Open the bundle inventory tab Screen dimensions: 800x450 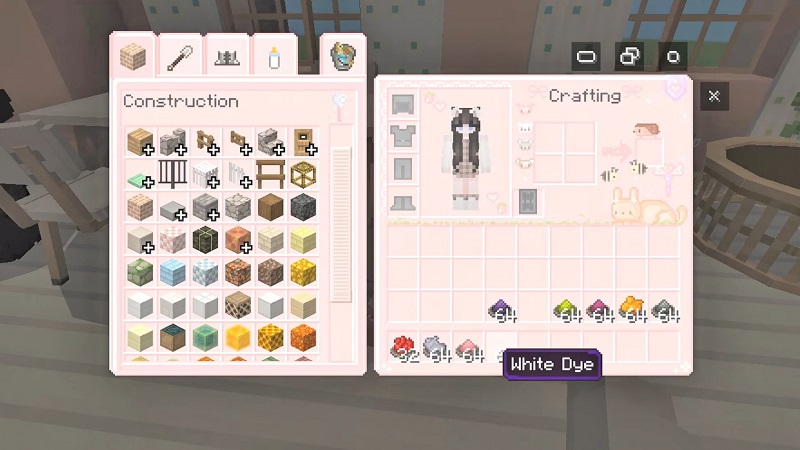[x=344, y=55]
